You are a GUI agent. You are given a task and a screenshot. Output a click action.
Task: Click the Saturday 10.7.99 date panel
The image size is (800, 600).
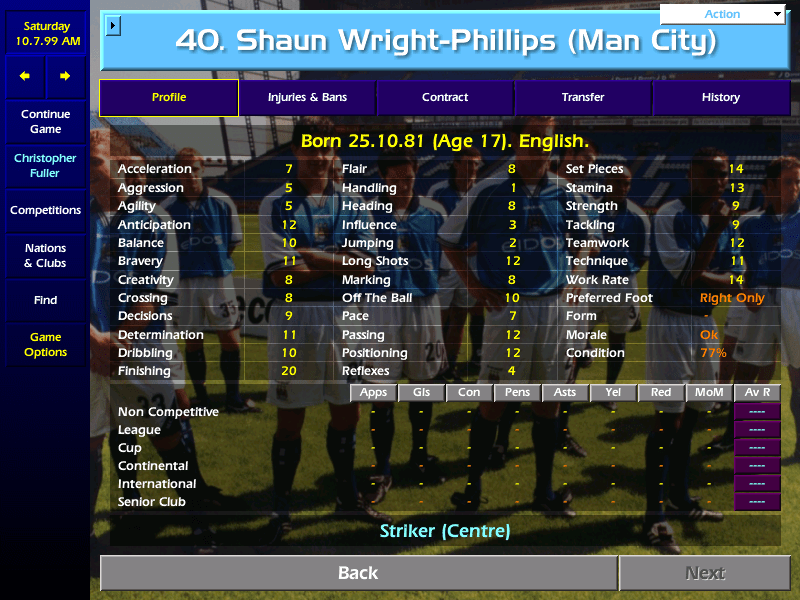pyautogui.click(x=45, y=34)
